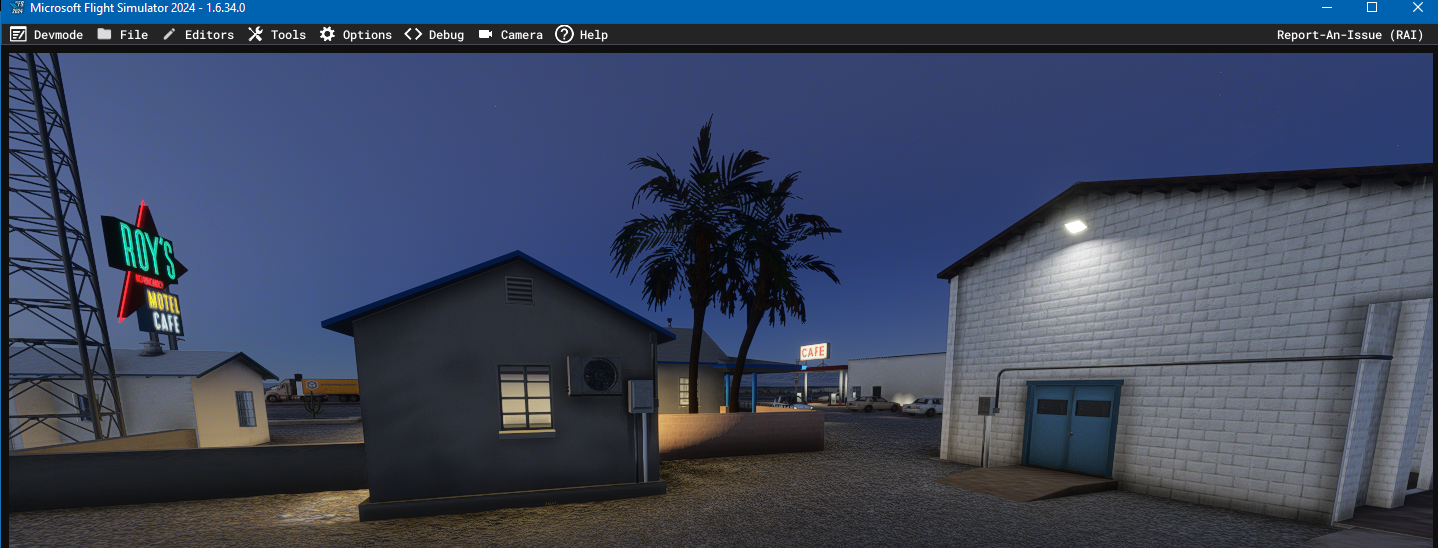The height and width of the screenshot is (548, 1438).
Task: Open the Devmode menu
Action: coord(47,35)
